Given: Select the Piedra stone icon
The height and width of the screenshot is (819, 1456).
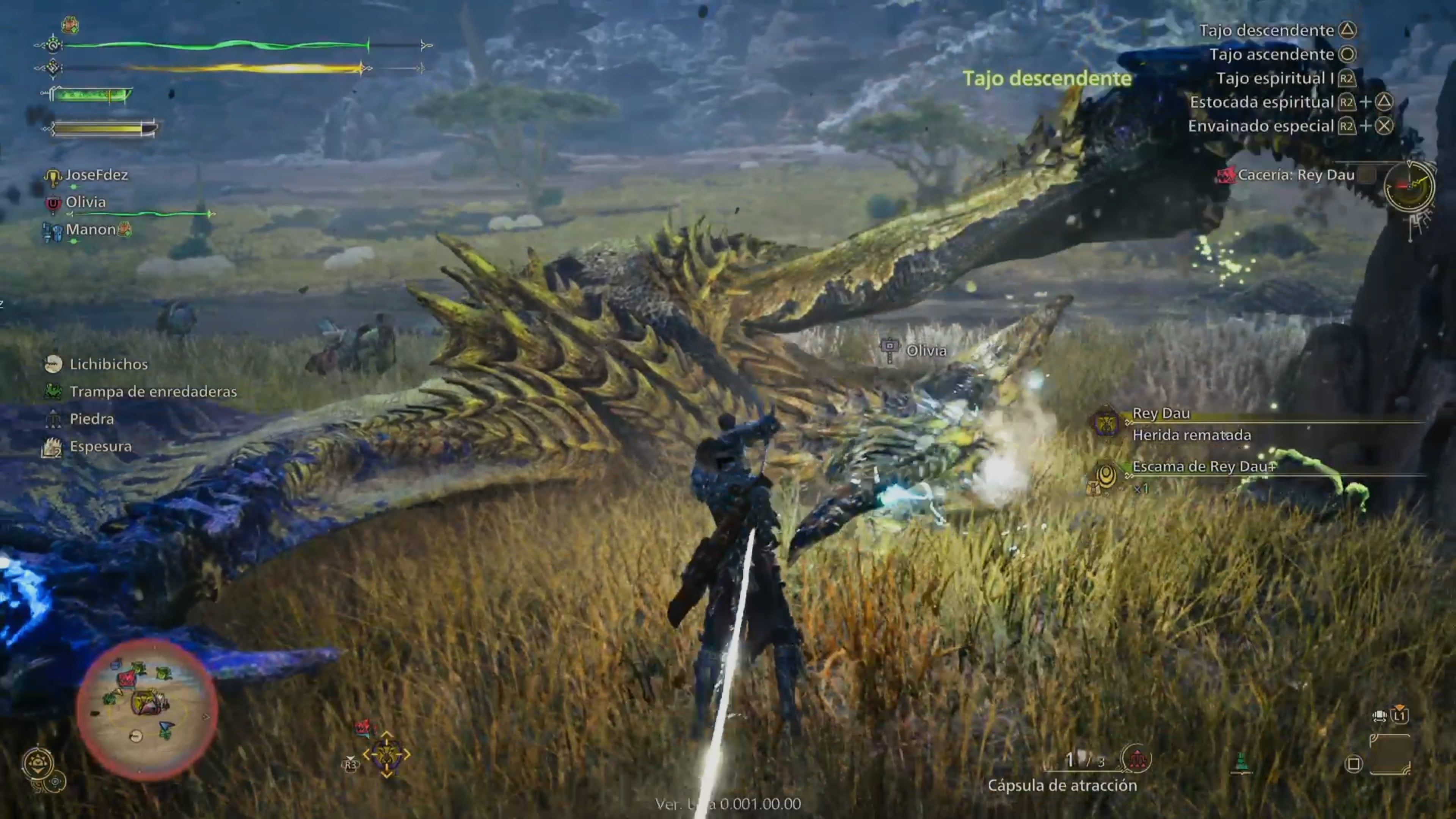Looking at the screenshot, I should point(53,418).
